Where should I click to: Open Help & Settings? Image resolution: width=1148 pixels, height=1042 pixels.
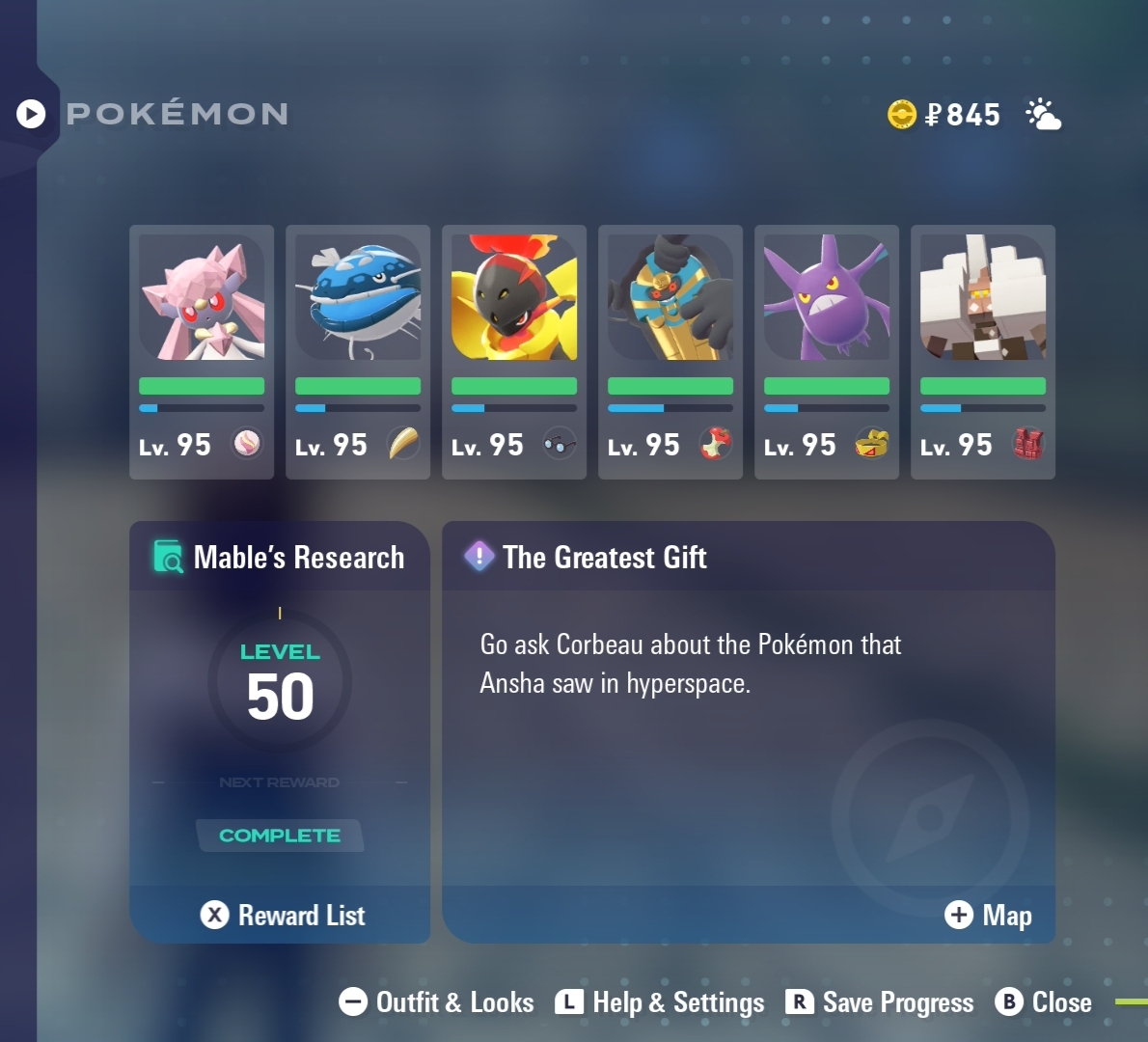pyautogui.click(x=660, y=1002)
